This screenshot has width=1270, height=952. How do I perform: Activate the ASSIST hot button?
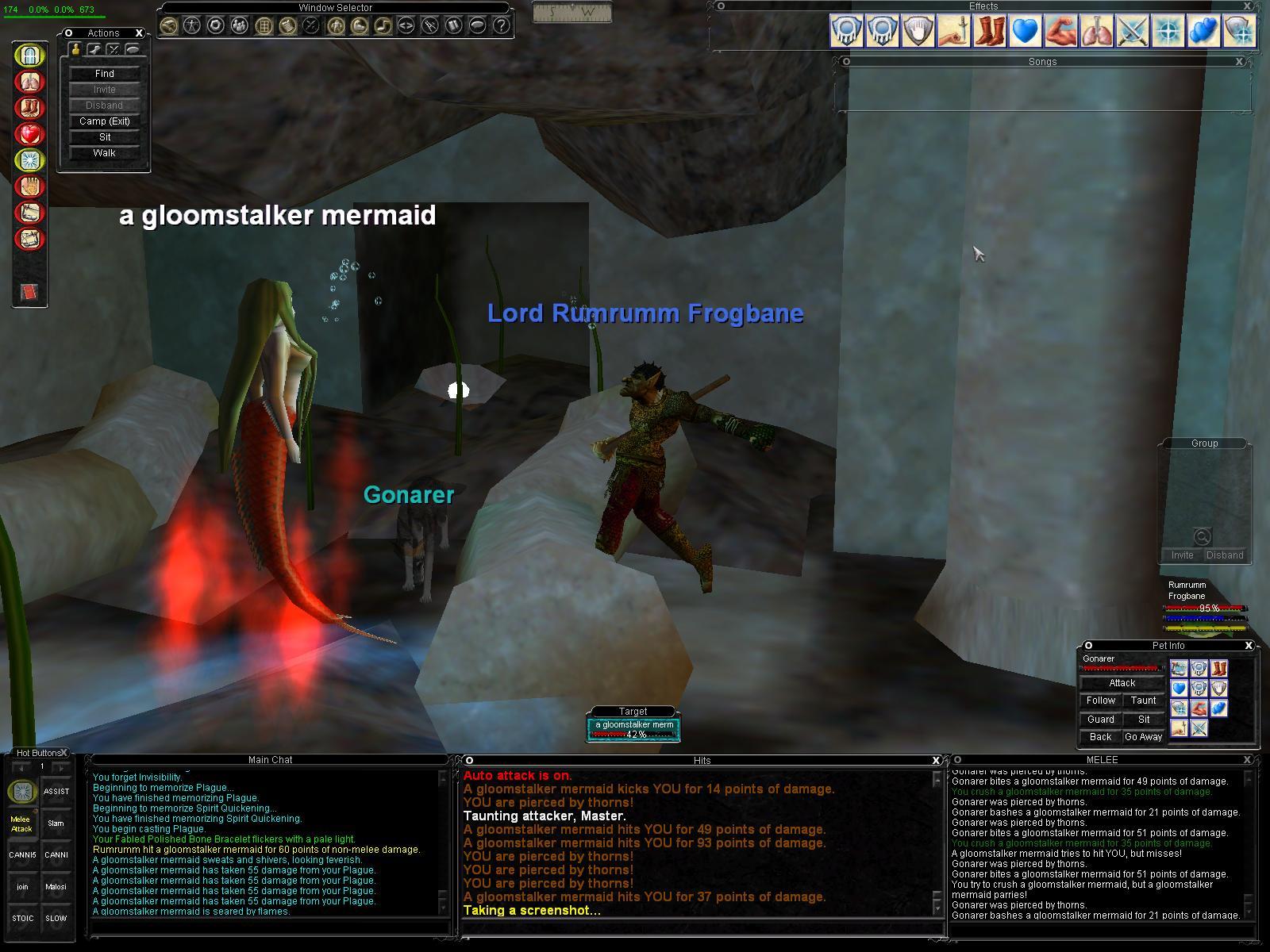[x=56, y=792]
